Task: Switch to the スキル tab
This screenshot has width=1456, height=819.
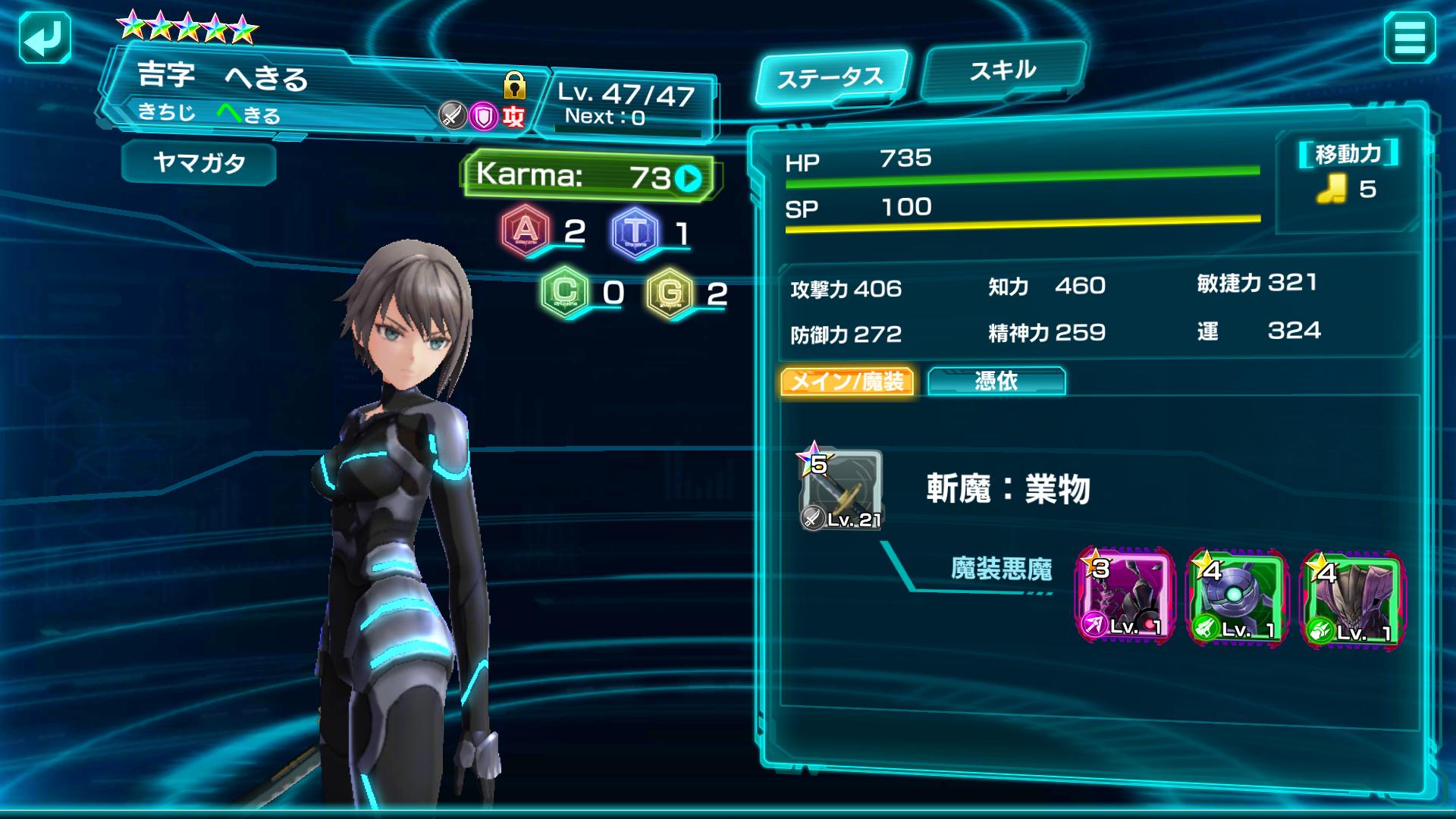Action: [1003, 71]
